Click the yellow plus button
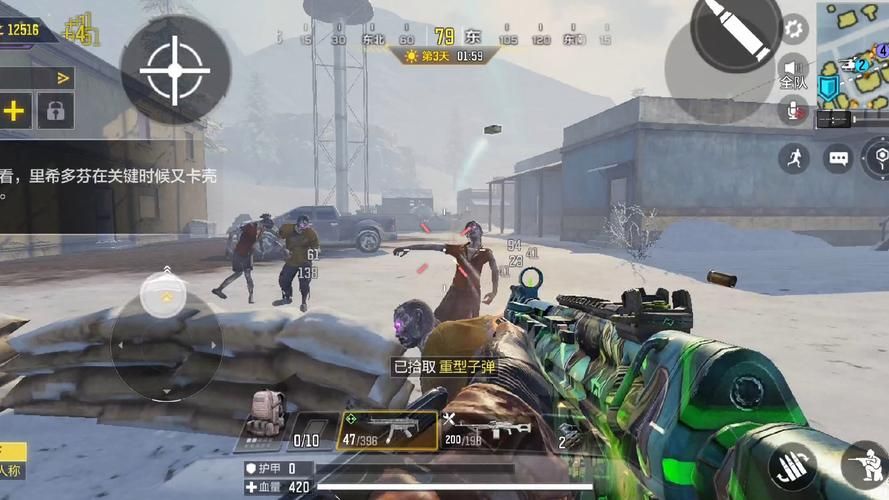Viewport: 889px width, 500px height. (15, 111)
